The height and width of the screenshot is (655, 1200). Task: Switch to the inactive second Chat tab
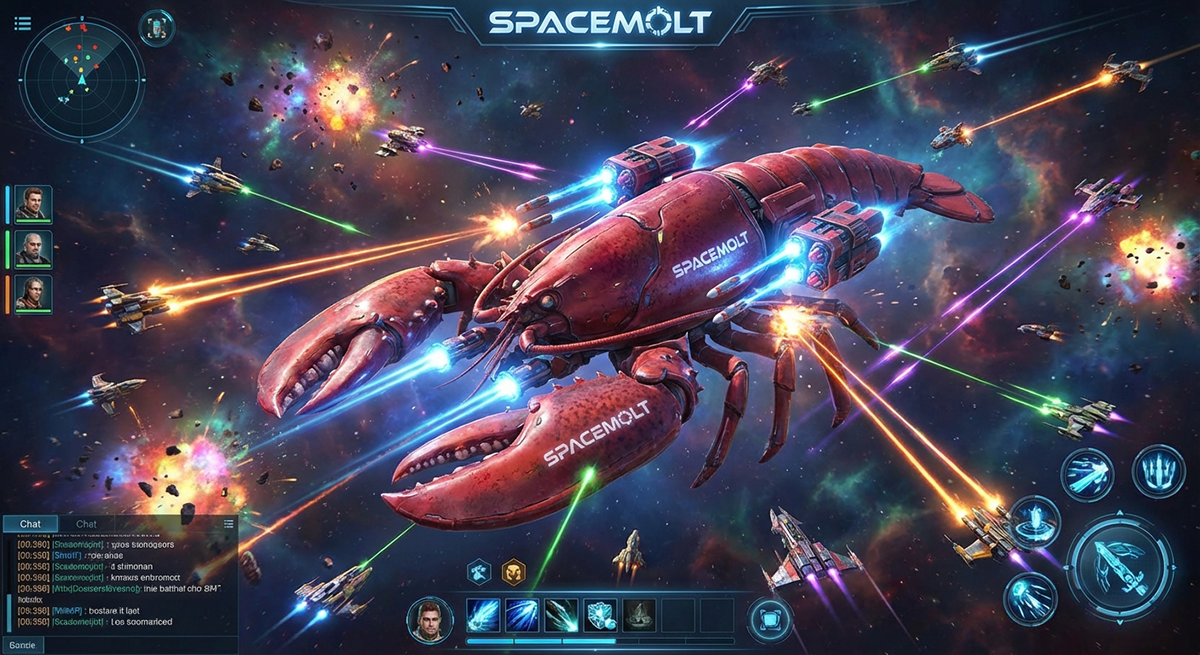point(87,524)
